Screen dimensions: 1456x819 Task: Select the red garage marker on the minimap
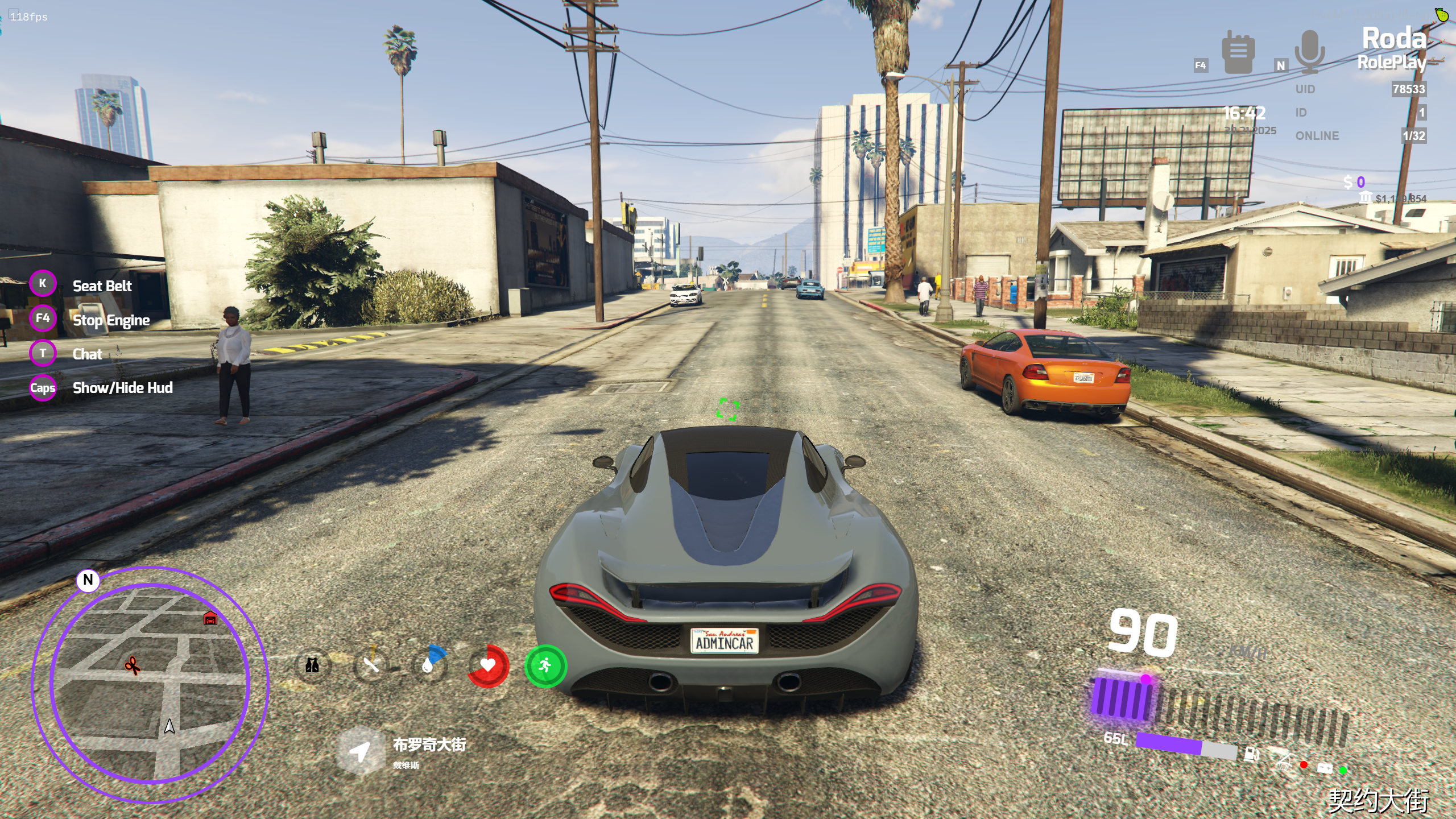pyautogui.click(x=210, y=618)
